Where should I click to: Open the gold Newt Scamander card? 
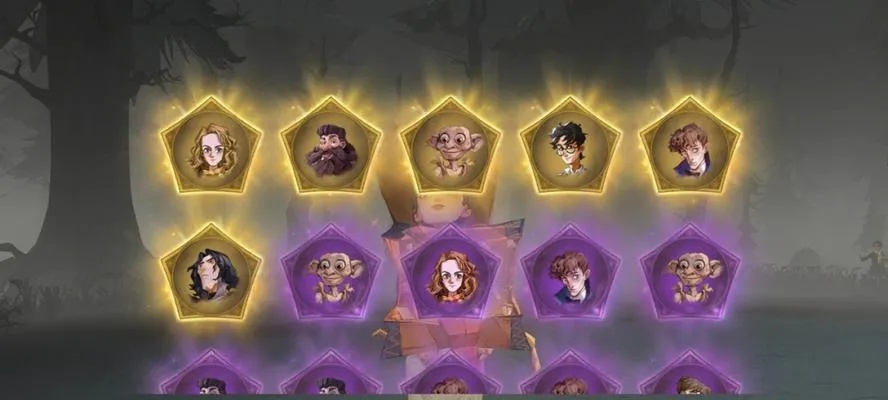690,148
